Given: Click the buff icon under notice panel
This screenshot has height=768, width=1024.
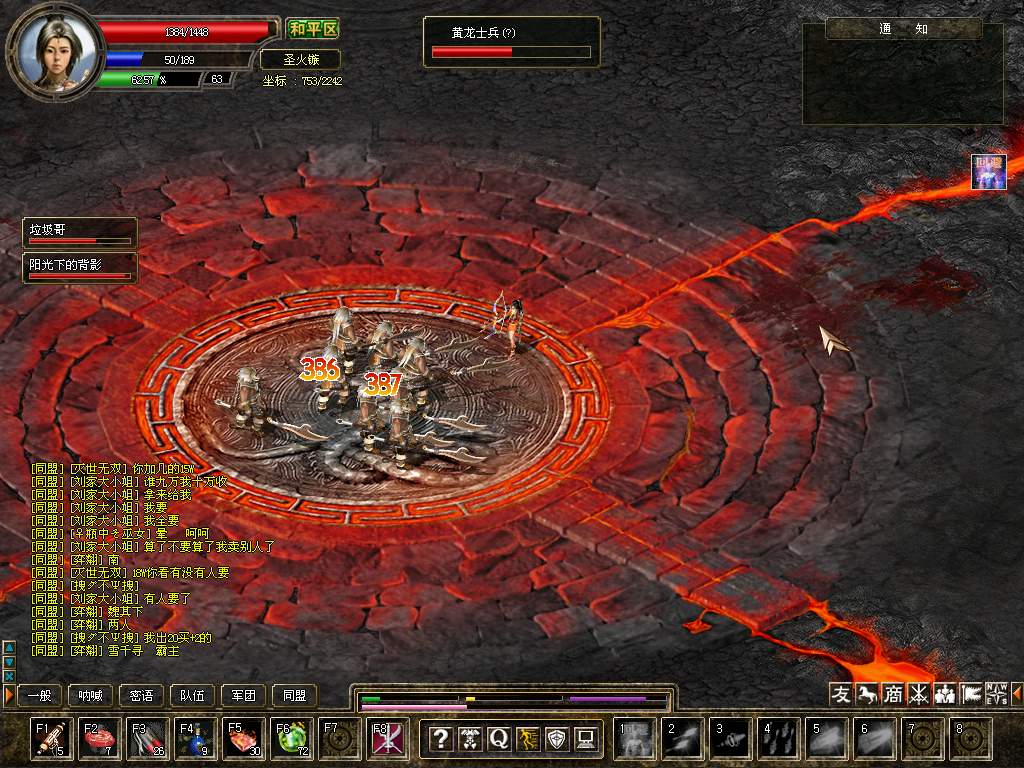Looking at the screenshot, I should pyautogui.click(x=988, y=171).
